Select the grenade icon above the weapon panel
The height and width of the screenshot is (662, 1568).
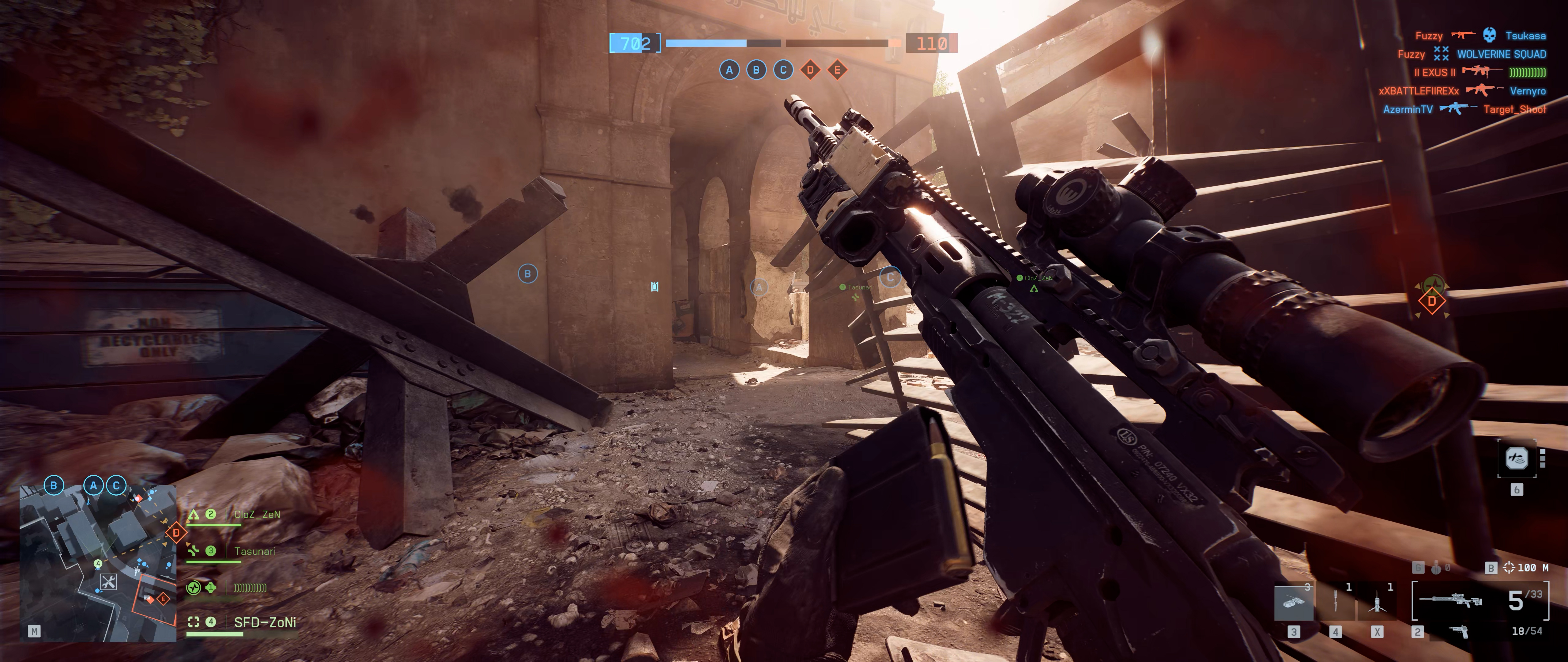1437,568
